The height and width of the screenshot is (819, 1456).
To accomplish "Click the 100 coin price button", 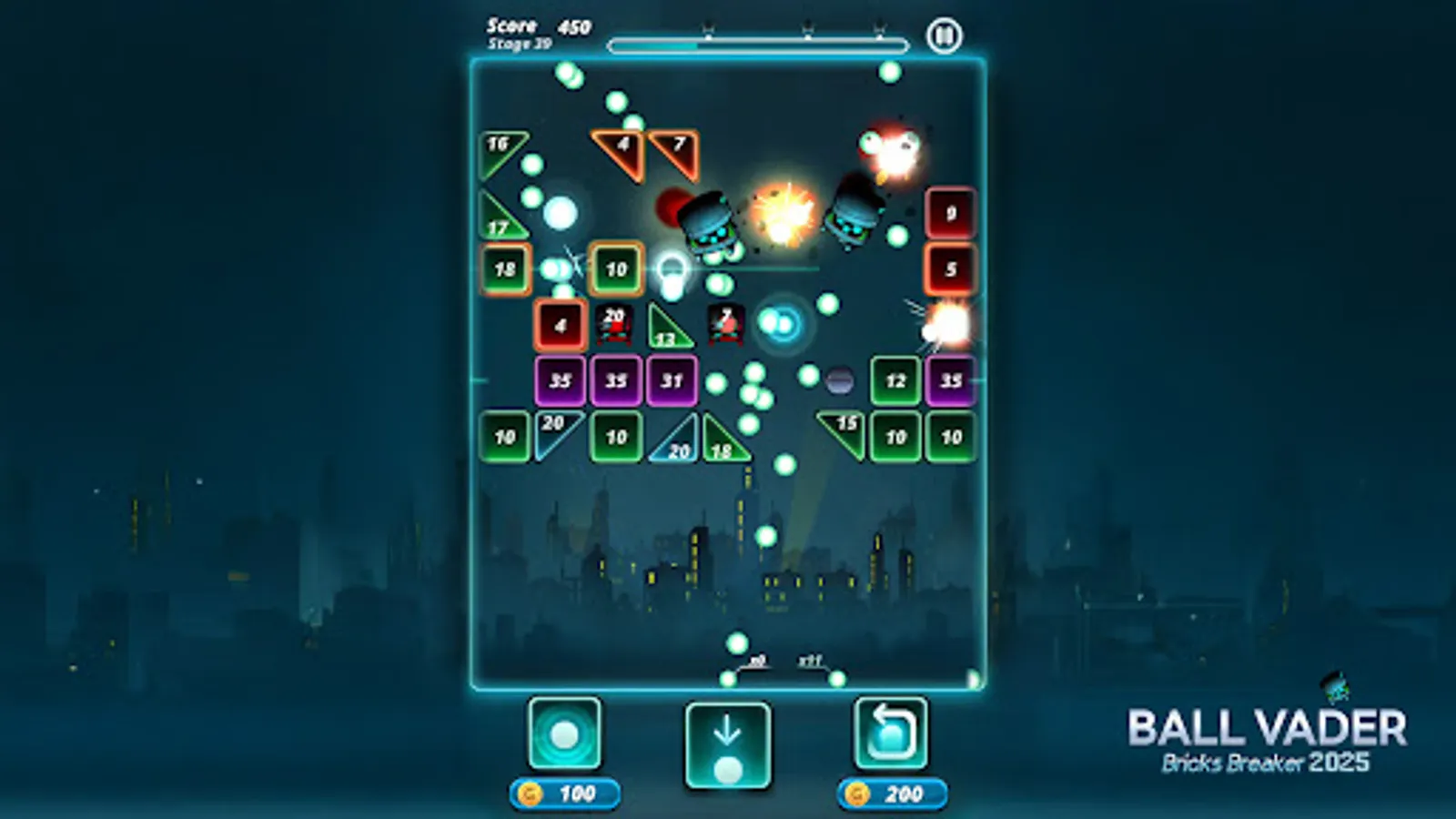I will click(565, 792).
